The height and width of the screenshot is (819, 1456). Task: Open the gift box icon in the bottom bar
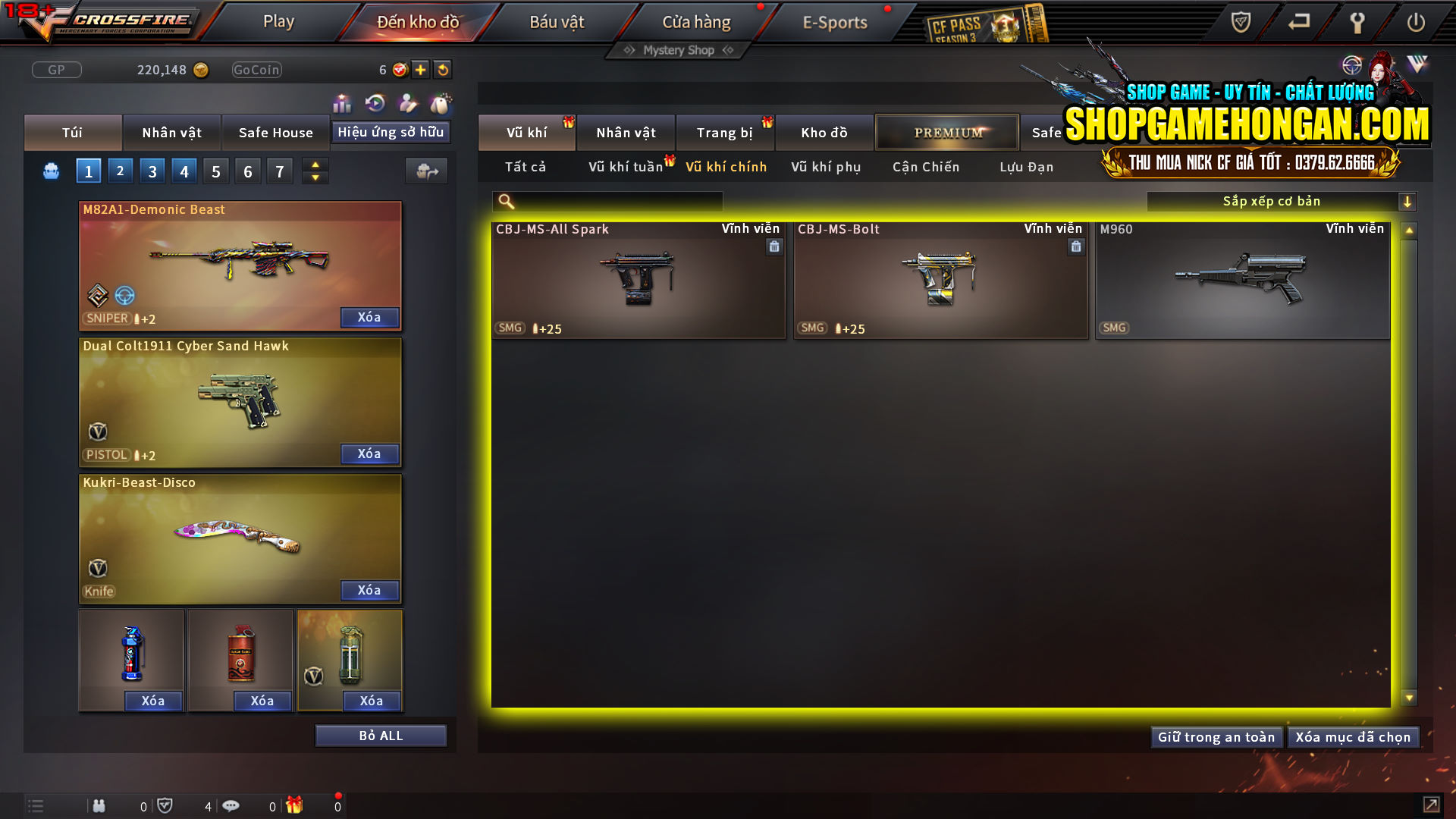(295, 805)
